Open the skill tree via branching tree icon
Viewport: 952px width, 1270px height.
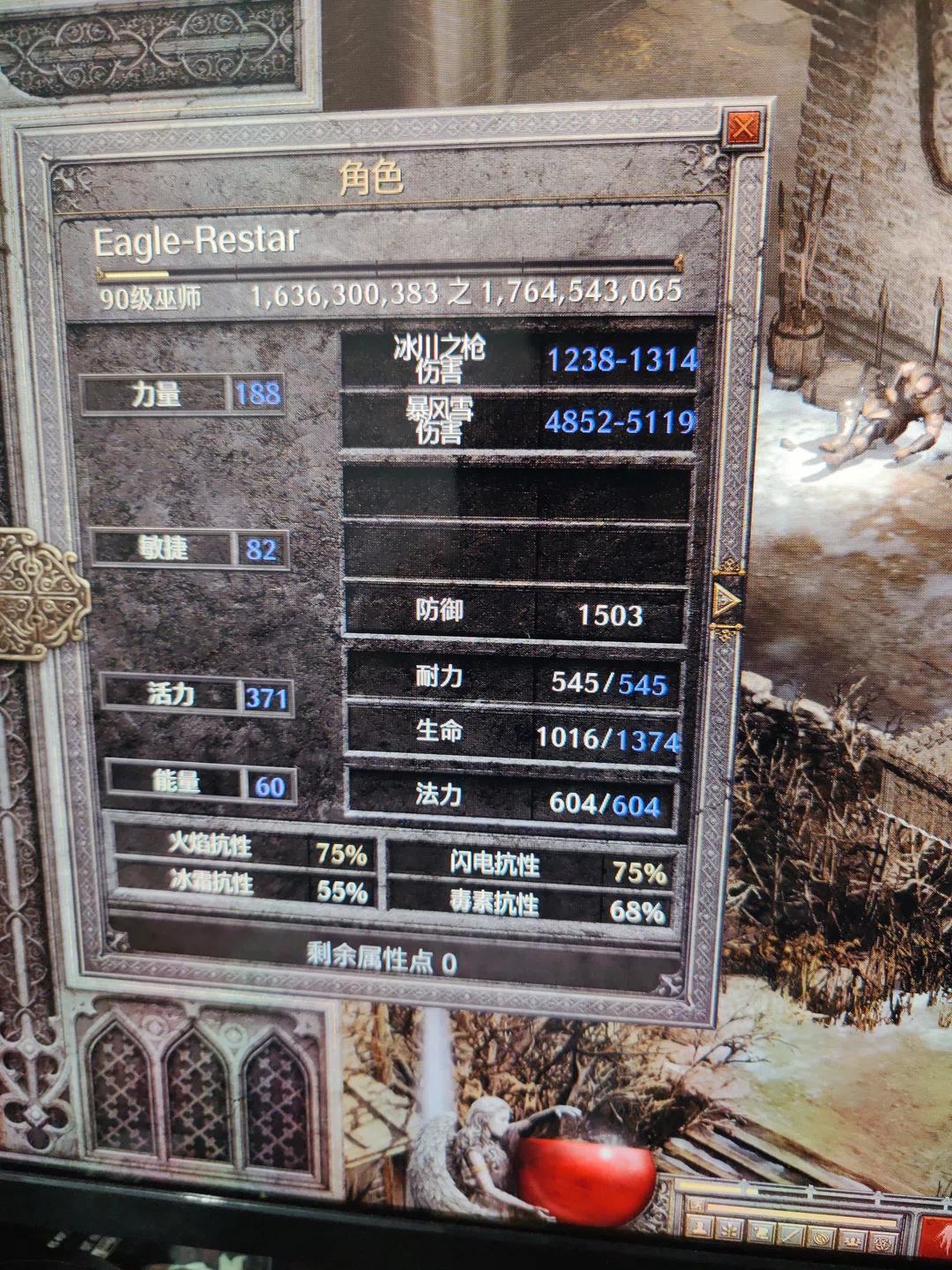730,1230
